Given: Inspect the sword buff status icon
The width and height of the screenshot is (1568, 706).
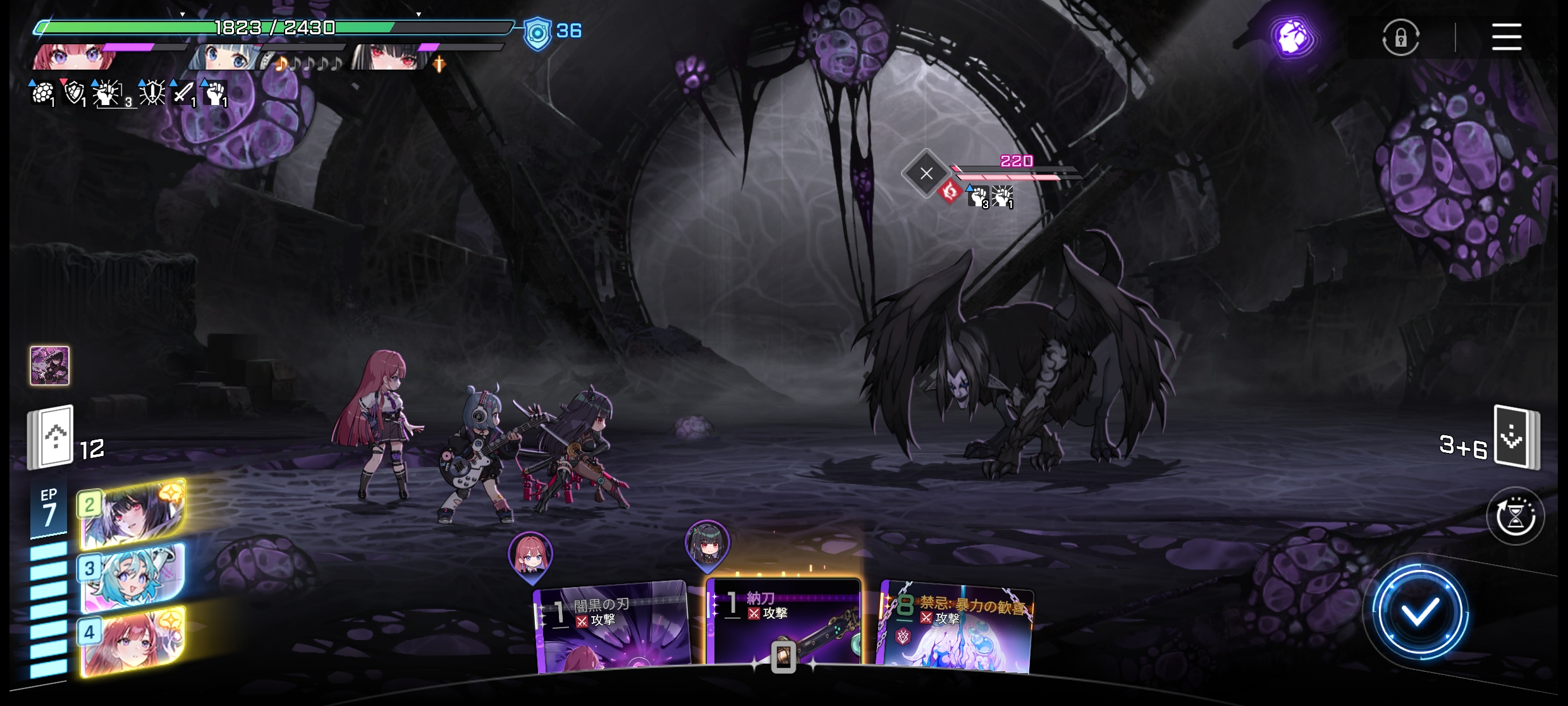Looking at the screenshot, I should tap(183, 94).
